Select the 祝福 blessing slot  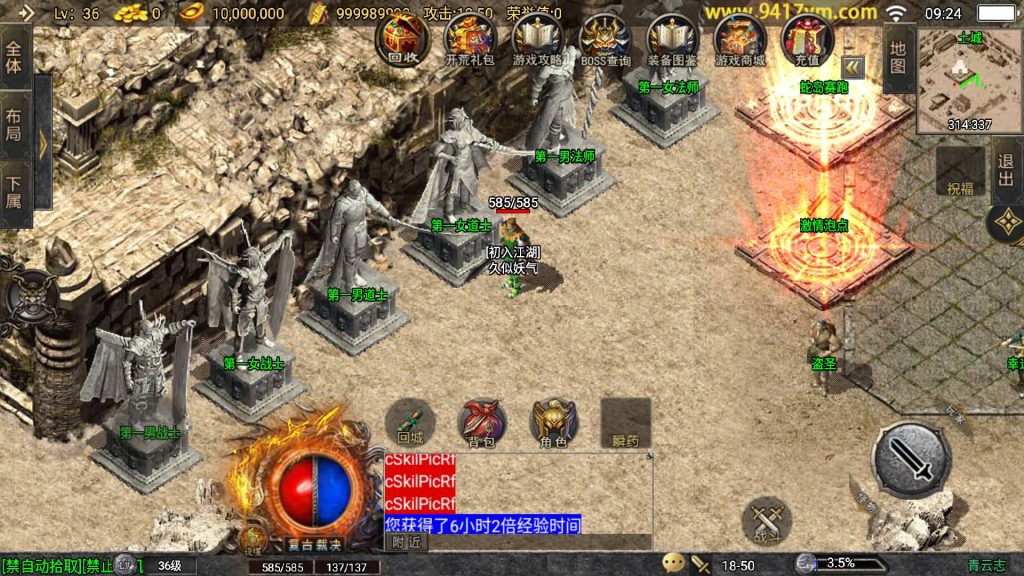coord(960,172)
